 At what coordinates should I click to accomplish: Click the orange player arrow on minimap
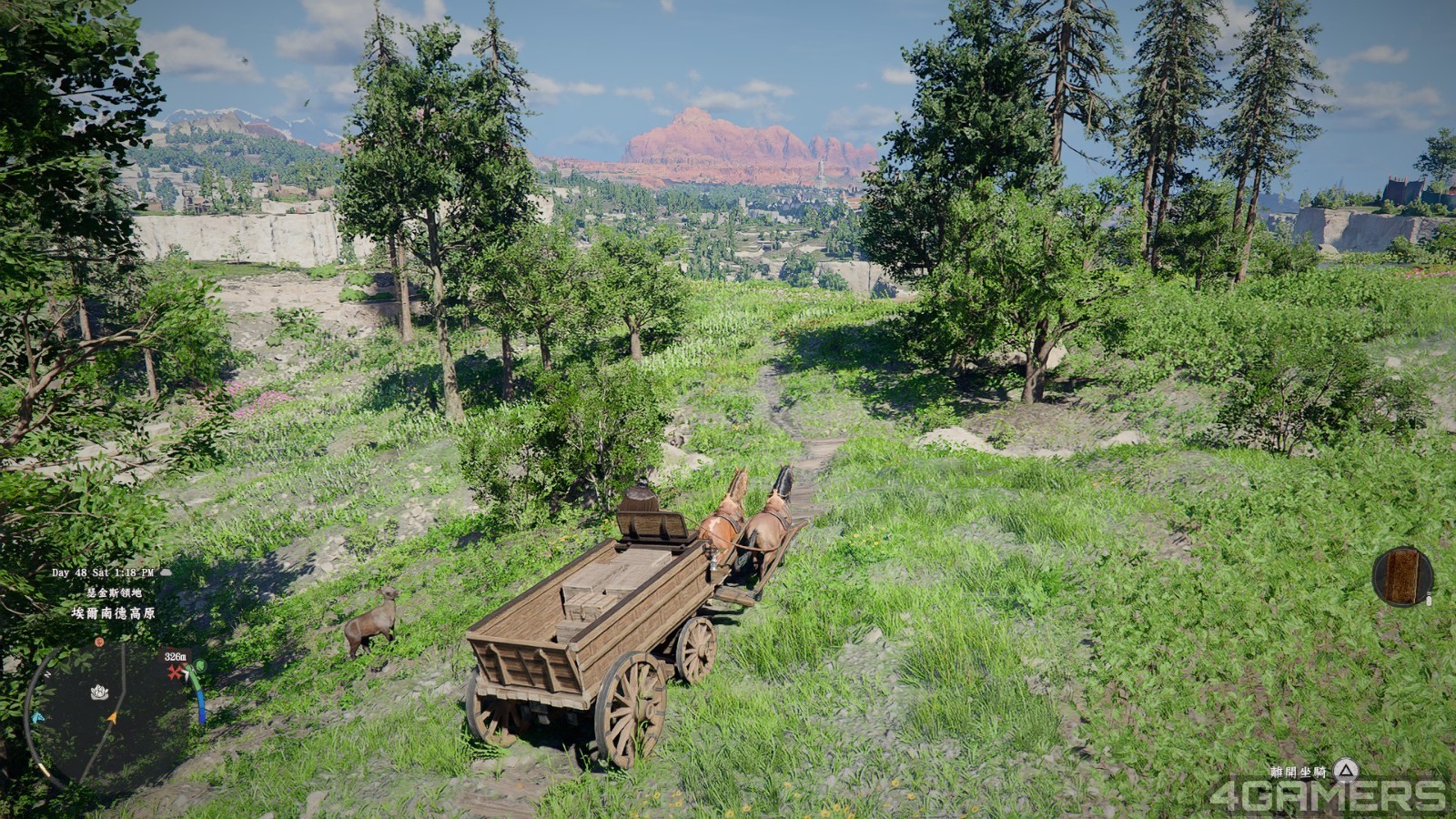(112, 718)
